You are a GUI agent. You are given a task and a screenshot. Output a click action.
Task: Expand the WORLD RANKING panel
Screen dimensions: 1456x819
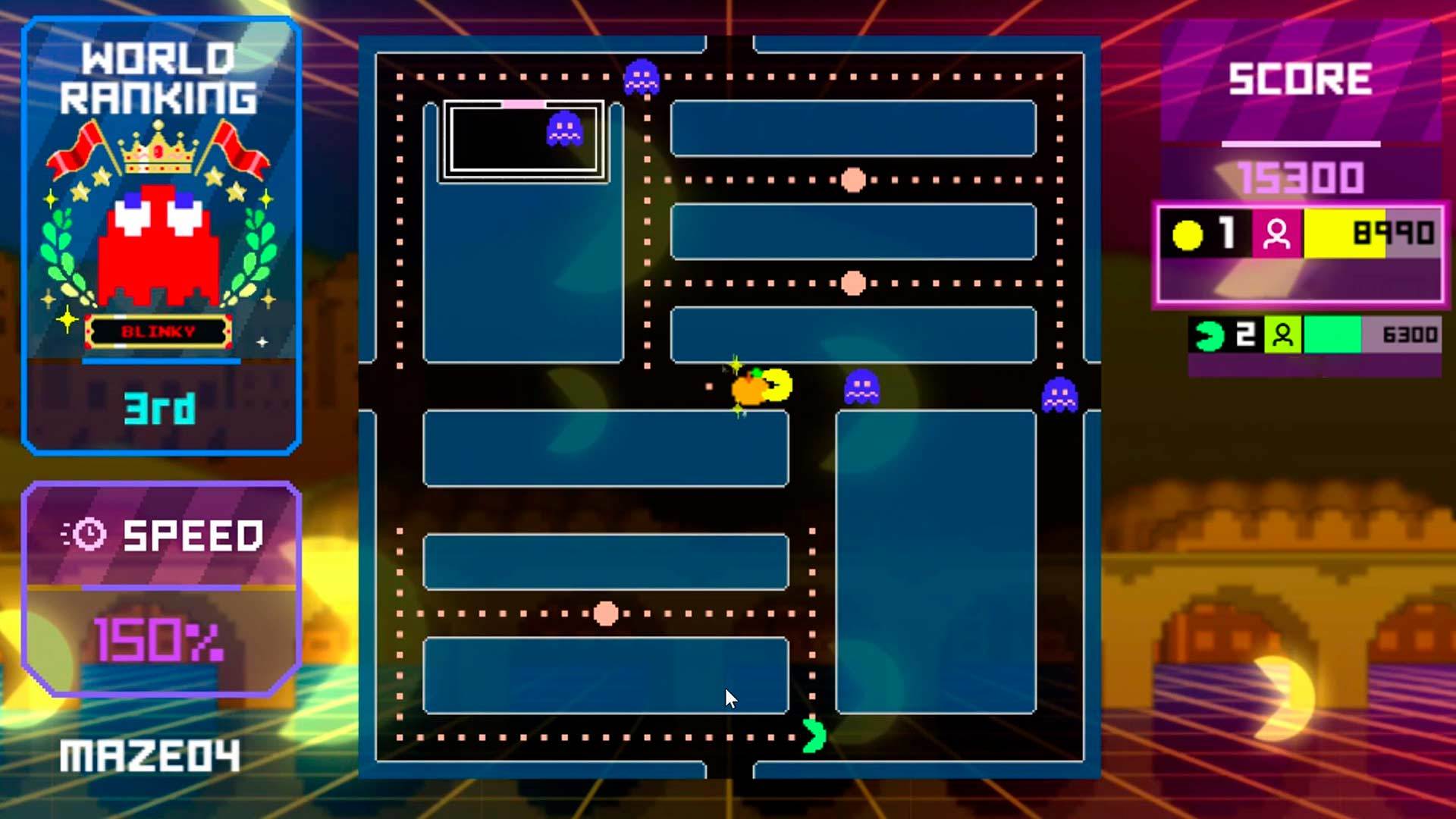(x=160, y=78)
